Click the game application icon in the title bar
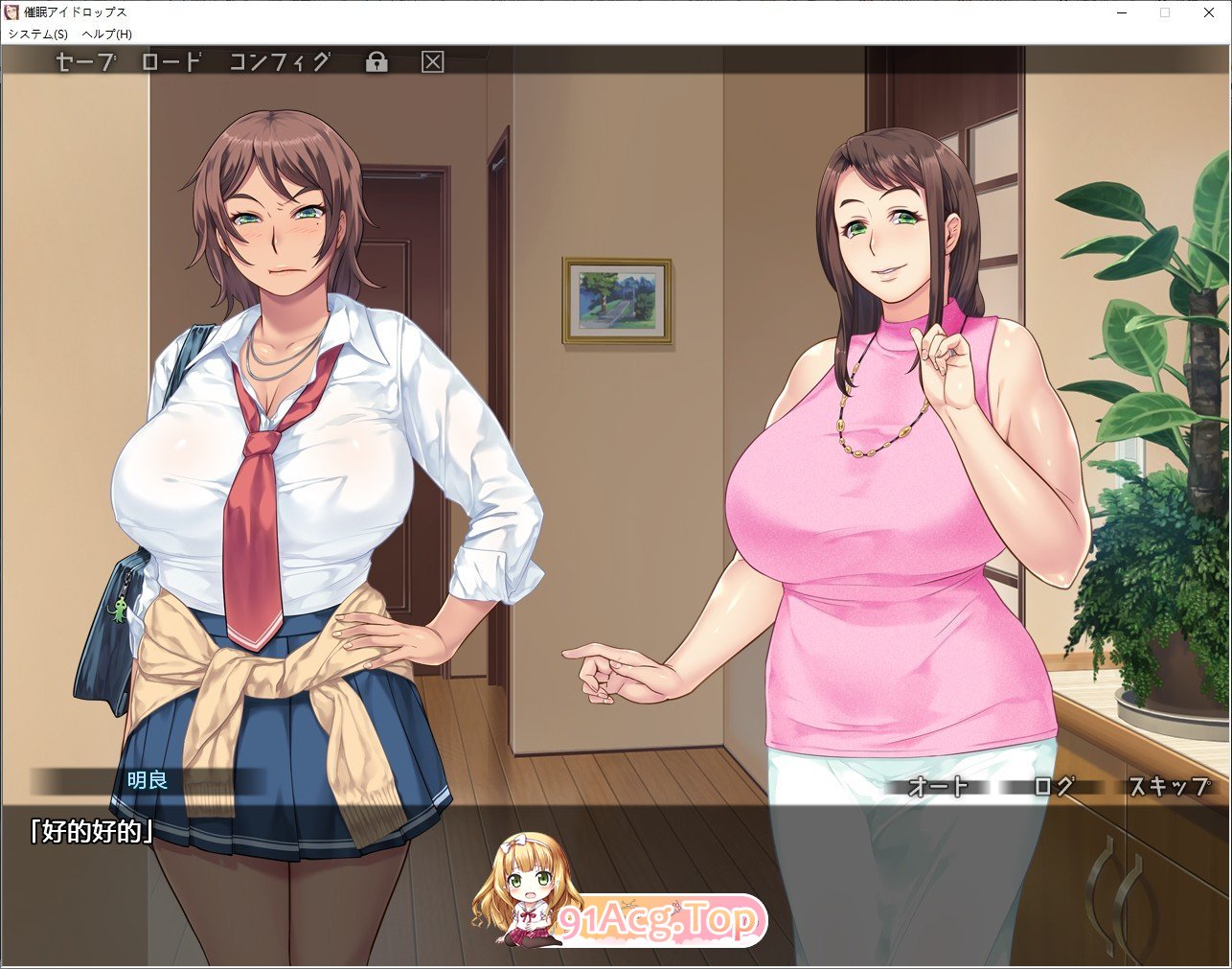The height and width of the screenshot is (969, 1232). pos(11,12)
